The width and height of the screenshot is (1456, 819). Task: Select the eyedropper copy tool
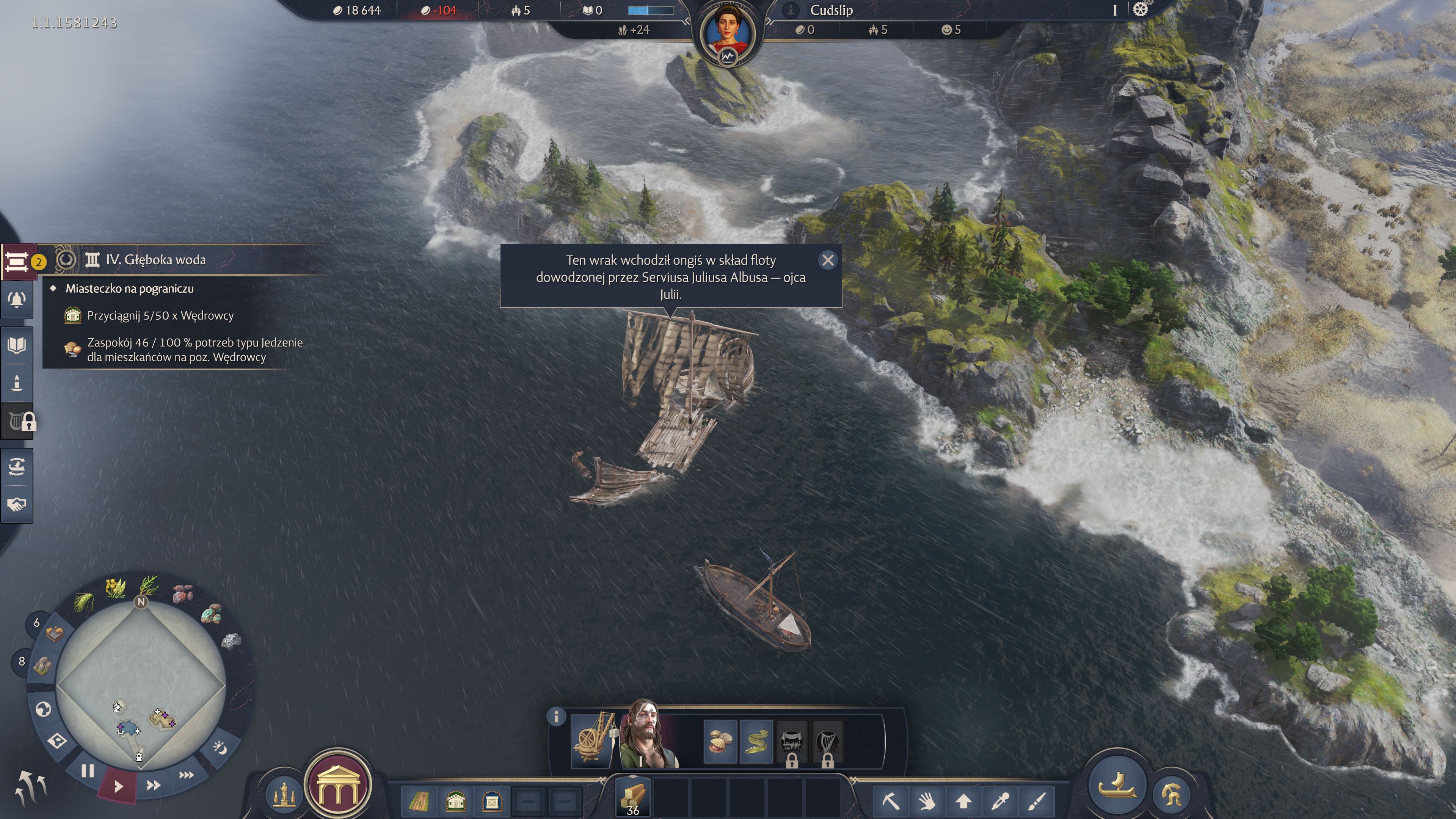[x=1001, y=800]
